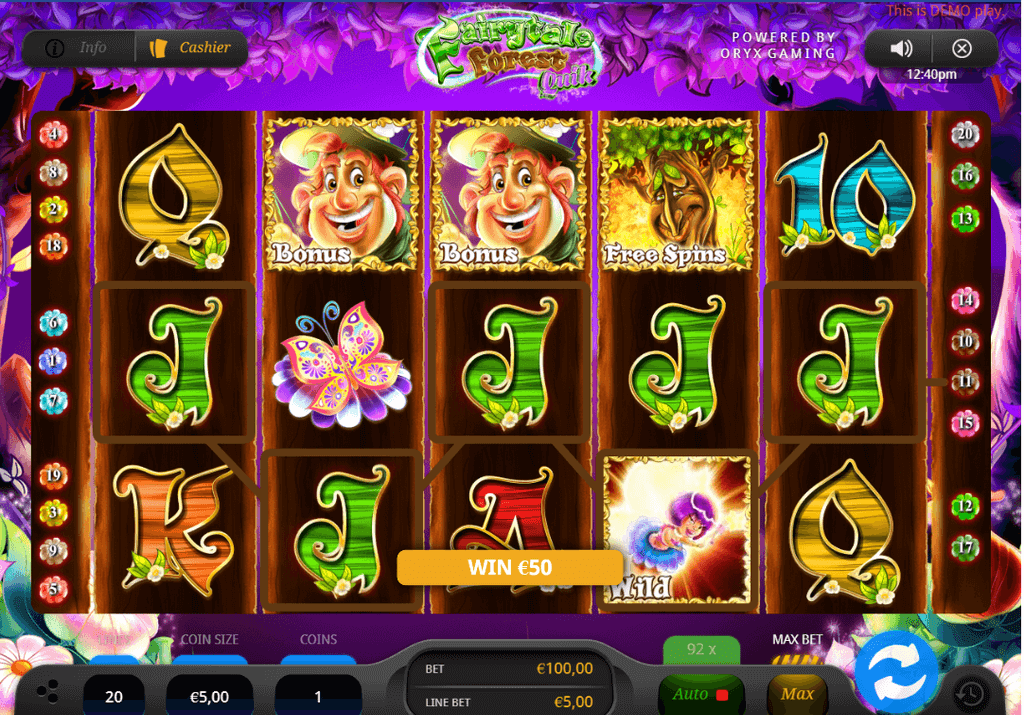Open the Cashier
This screenshot has width=1024, height=715.
(x=191, y=48)
